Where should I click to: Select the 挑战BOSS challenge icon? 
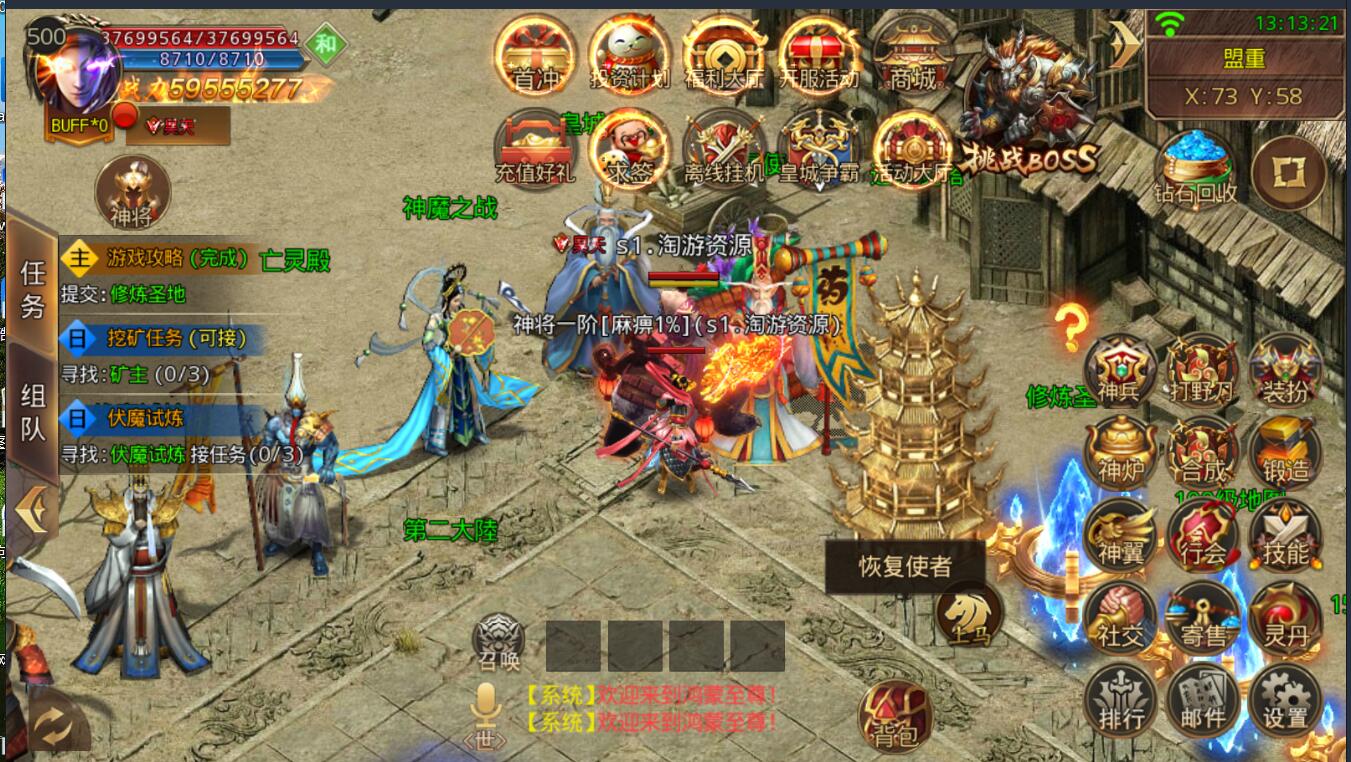(x=1029, y=108)
